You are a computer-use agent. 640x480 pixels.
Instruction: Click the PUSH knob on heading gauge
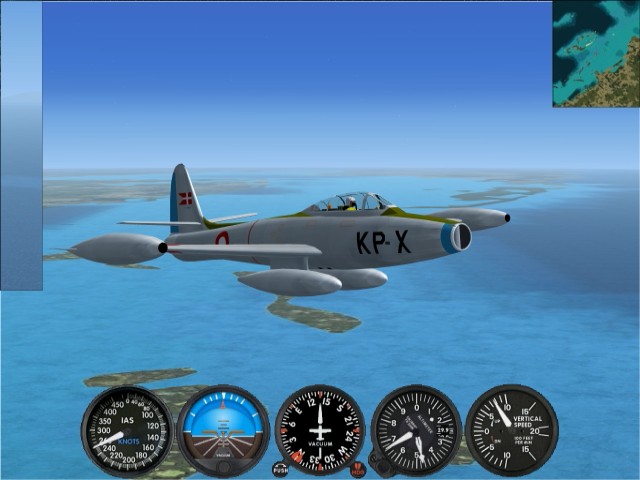click(x=280, y=469)
